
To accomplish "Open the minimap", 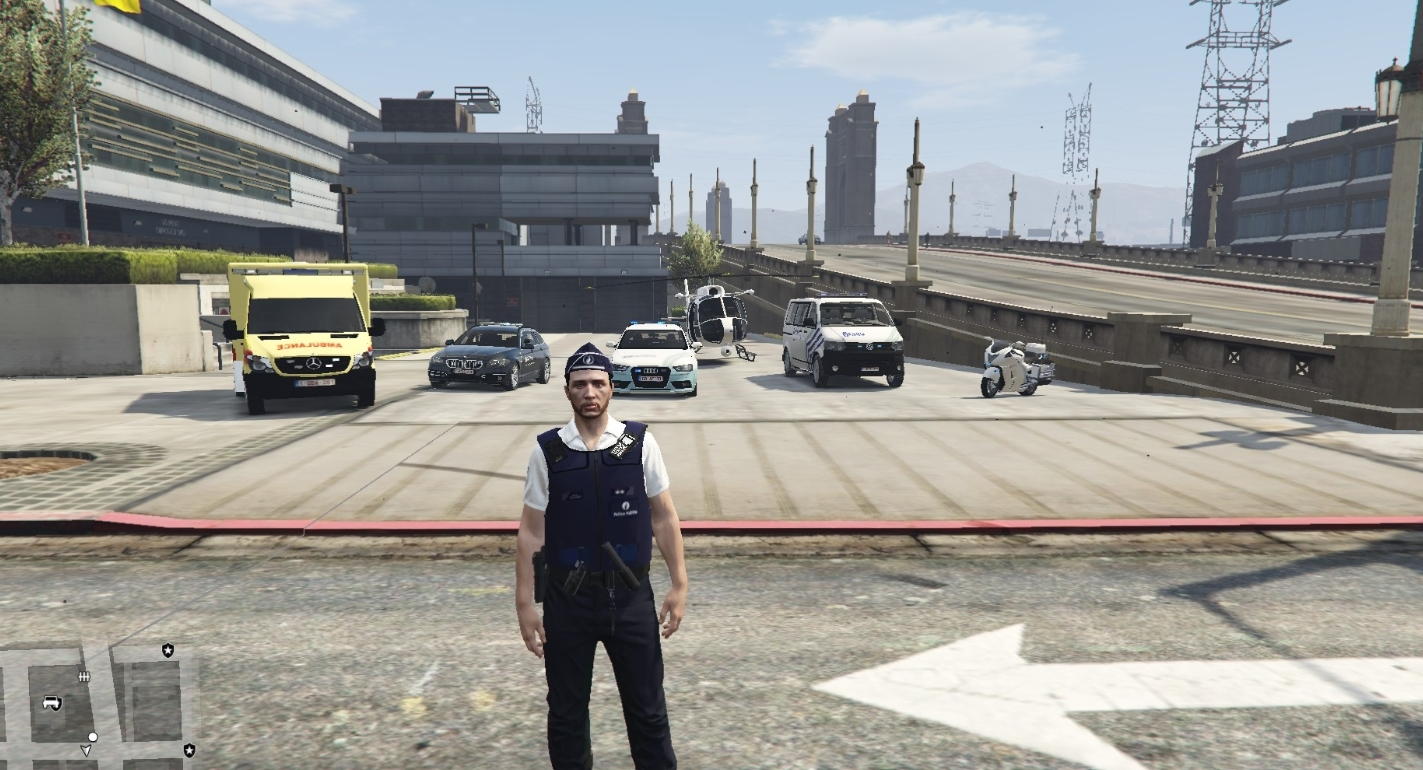I will [98, 703].
